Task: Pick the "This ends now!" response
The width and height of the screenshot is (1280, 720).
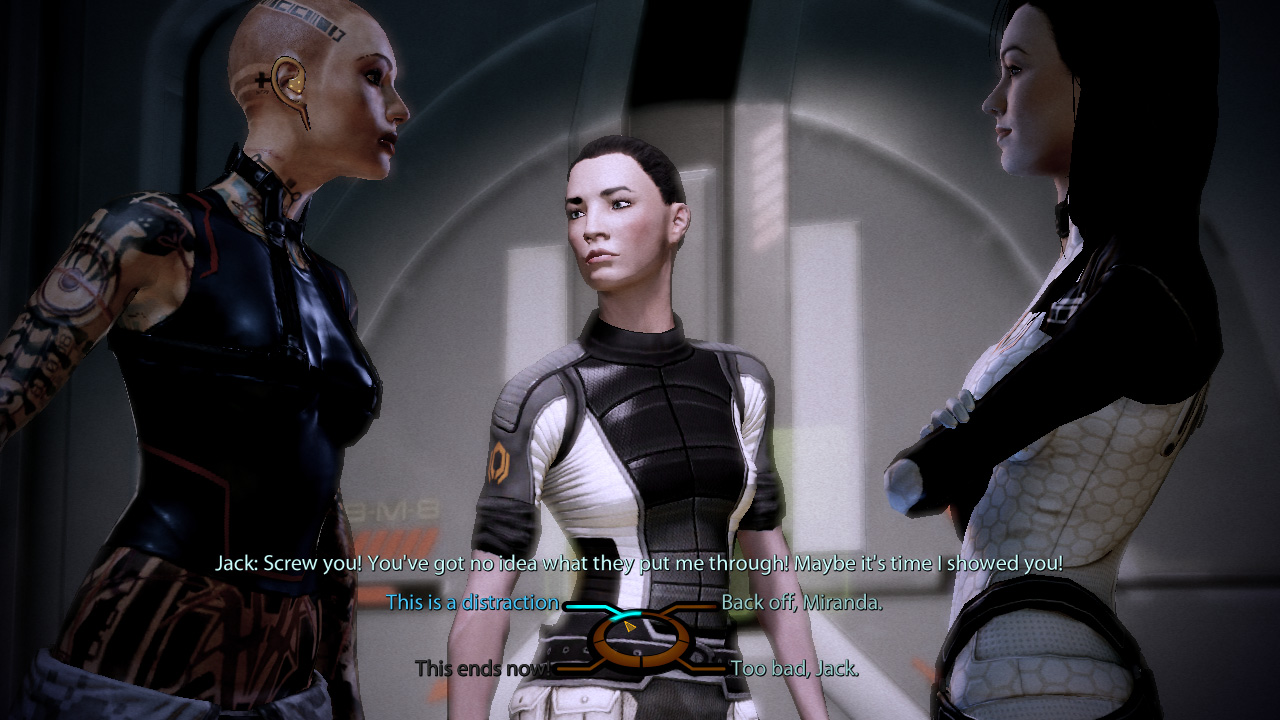Action: pos(482,667)
